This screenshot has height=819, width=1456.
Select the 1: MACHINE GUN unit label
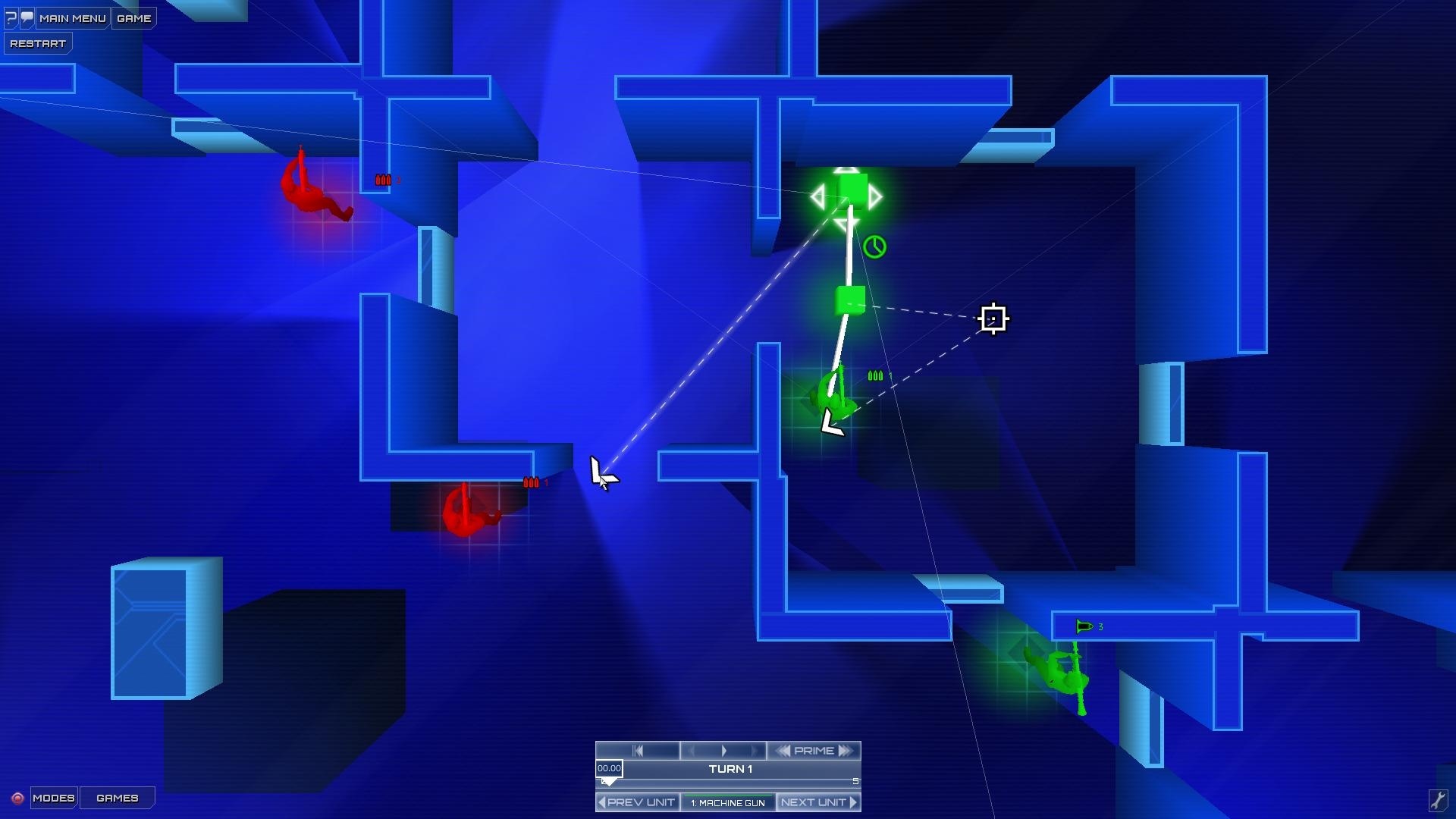pos(728,802)
